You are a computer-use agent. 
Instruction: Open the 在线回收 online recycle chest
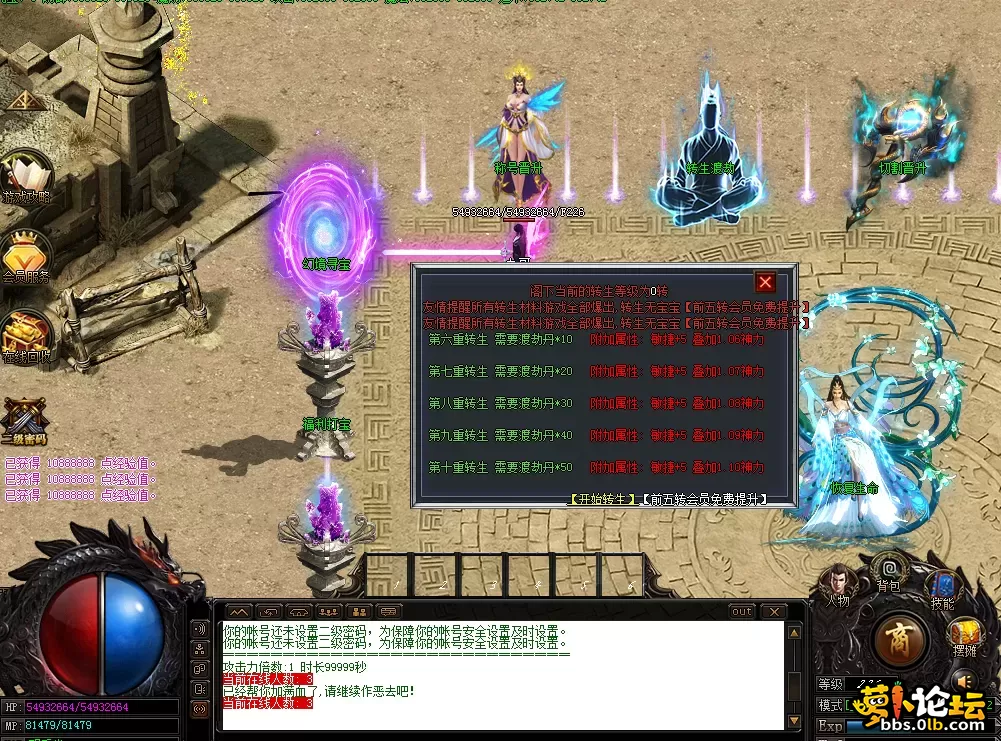(26, 335)
